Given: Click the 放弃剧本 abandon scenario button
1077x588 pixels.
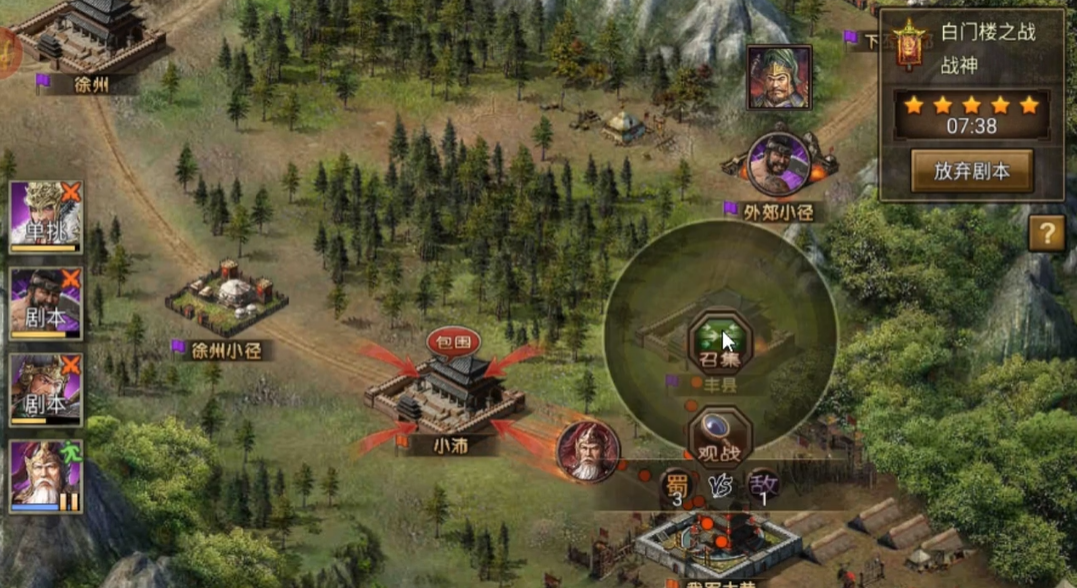Looking at the screenshot, I should (x=971, y=171).
